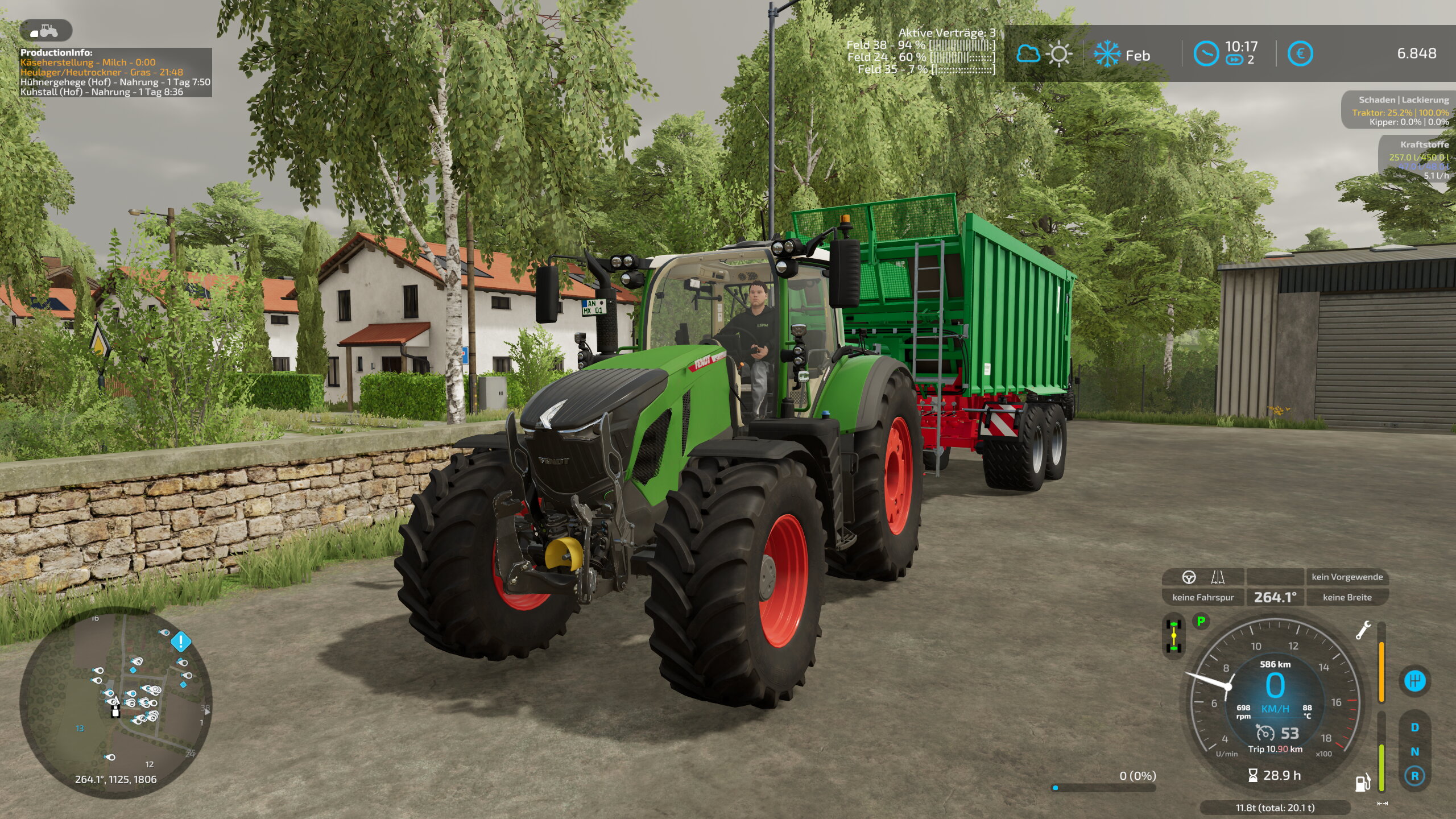Click the 11.8t total weight display
This screenshot has height=819, width=1456.
point(1275,806)
